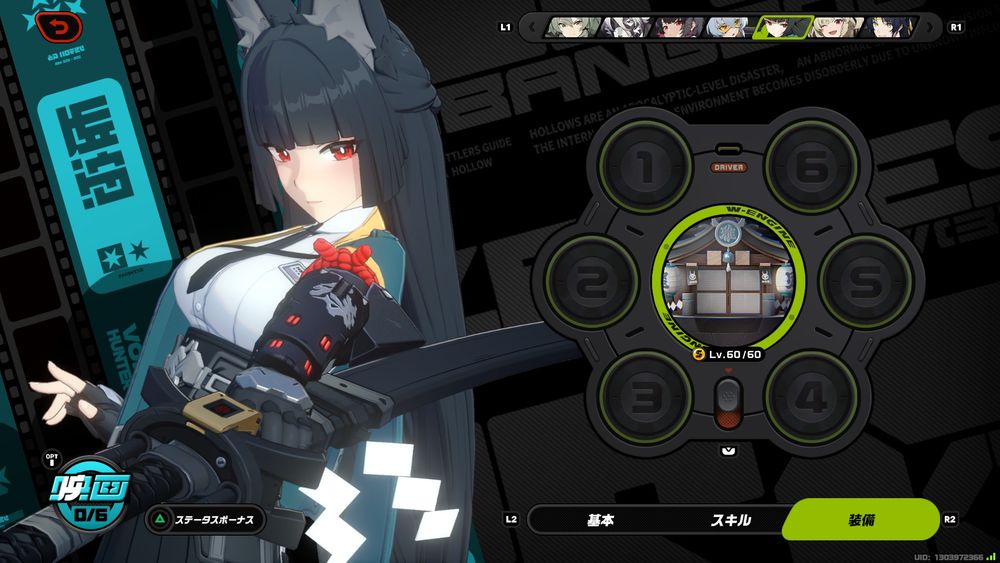The image size is (1000, 563).
Task: Click the small expand arrow below the disc wheel
Action: point(728,450)
